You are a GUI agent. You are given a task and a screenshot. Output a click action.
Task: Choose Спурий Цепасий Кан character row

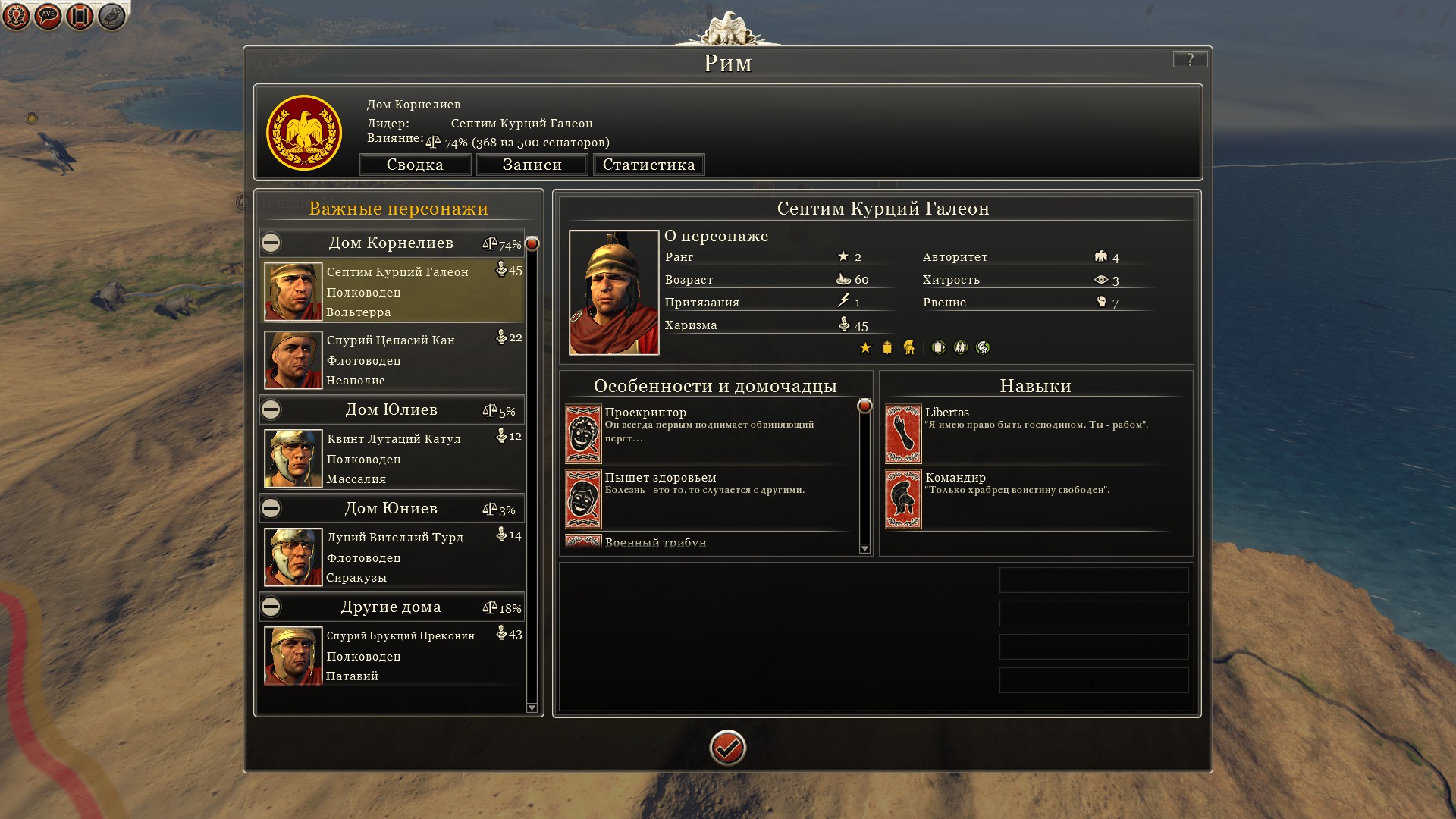coord(393,359)
